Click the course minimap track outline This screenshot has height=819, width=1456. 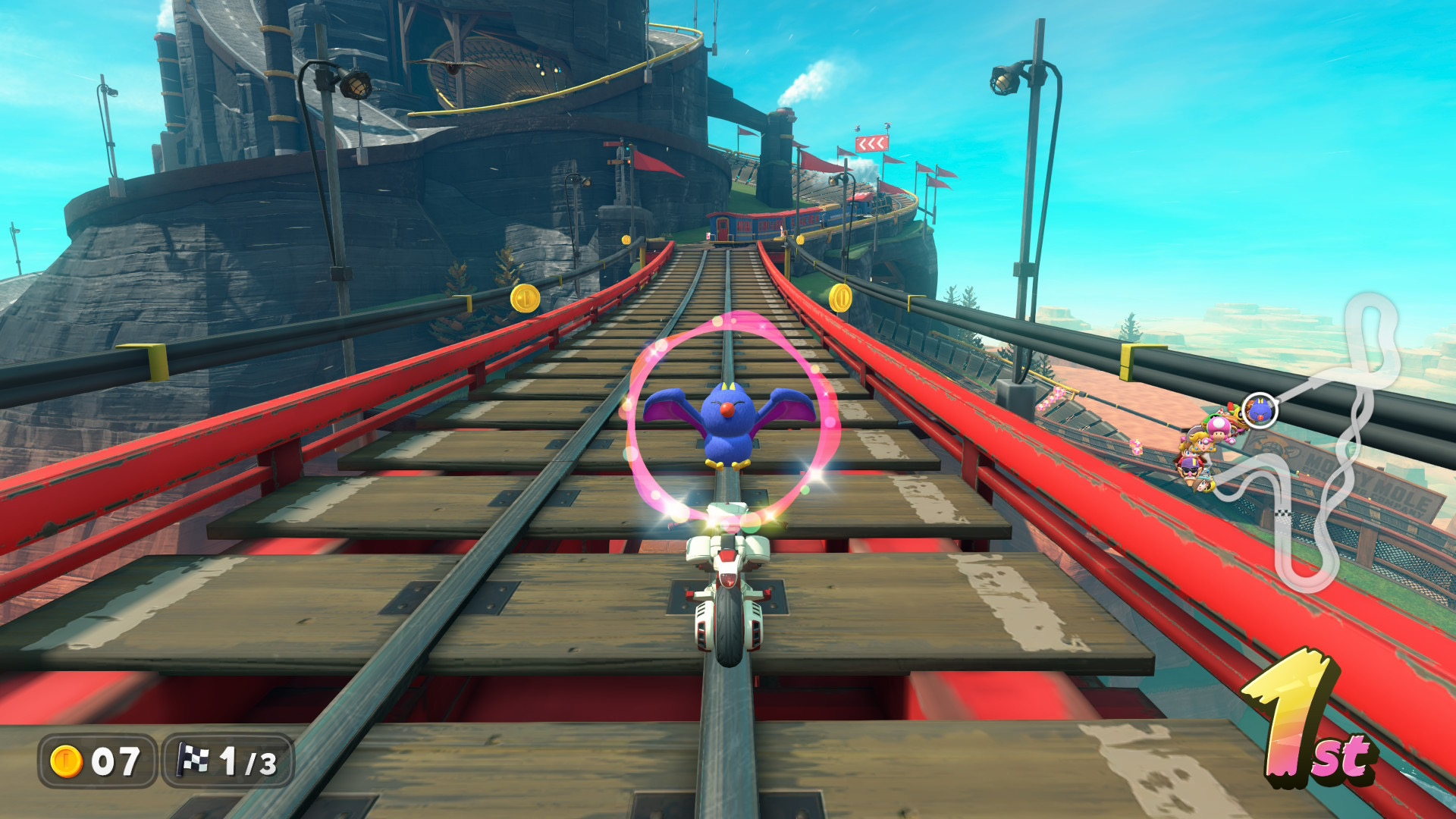(x=1373, y=318)
